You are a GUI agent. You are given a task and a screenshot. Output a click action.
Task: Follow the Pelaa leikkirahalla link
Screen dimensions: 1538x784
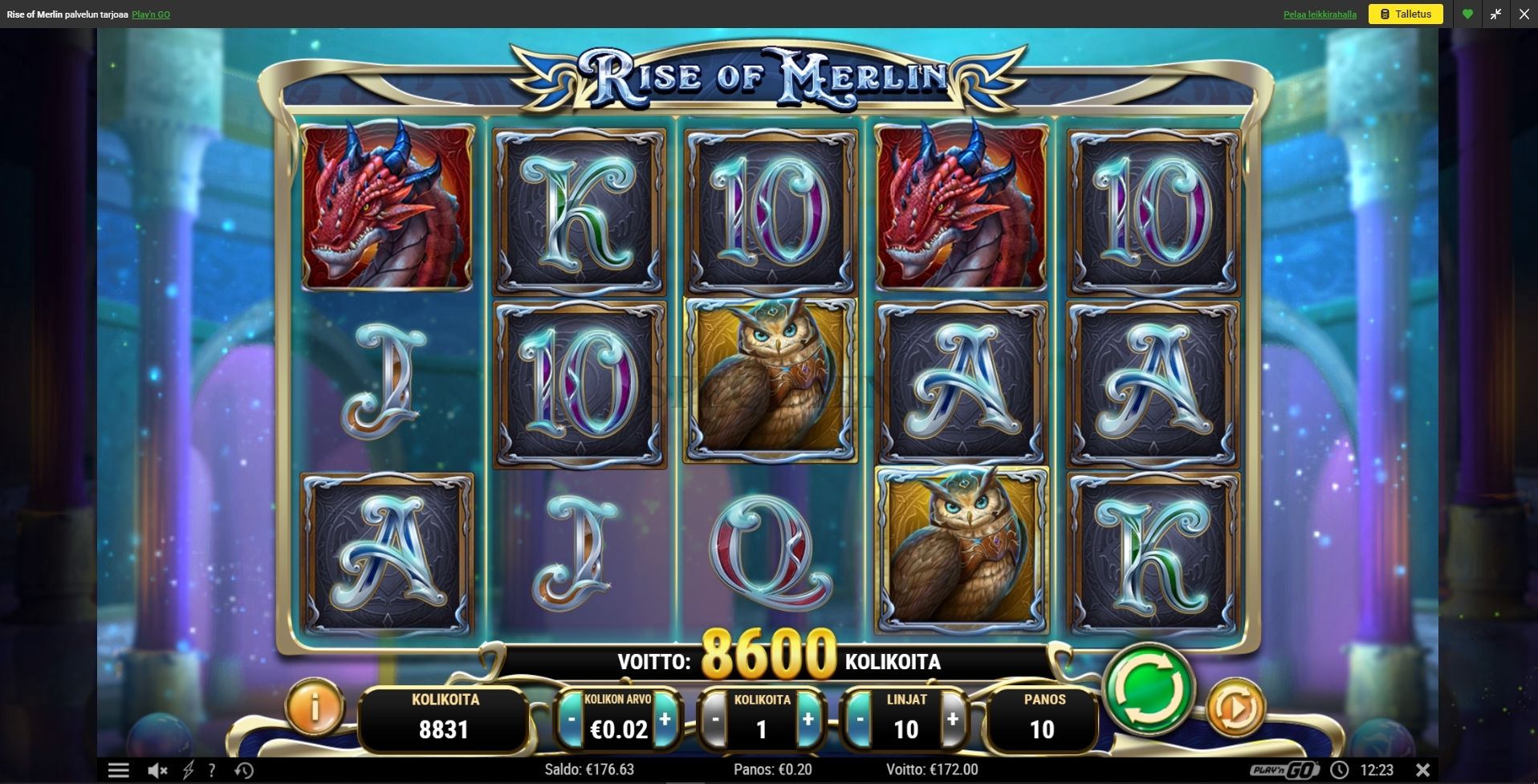click(x=1320, y=14)
